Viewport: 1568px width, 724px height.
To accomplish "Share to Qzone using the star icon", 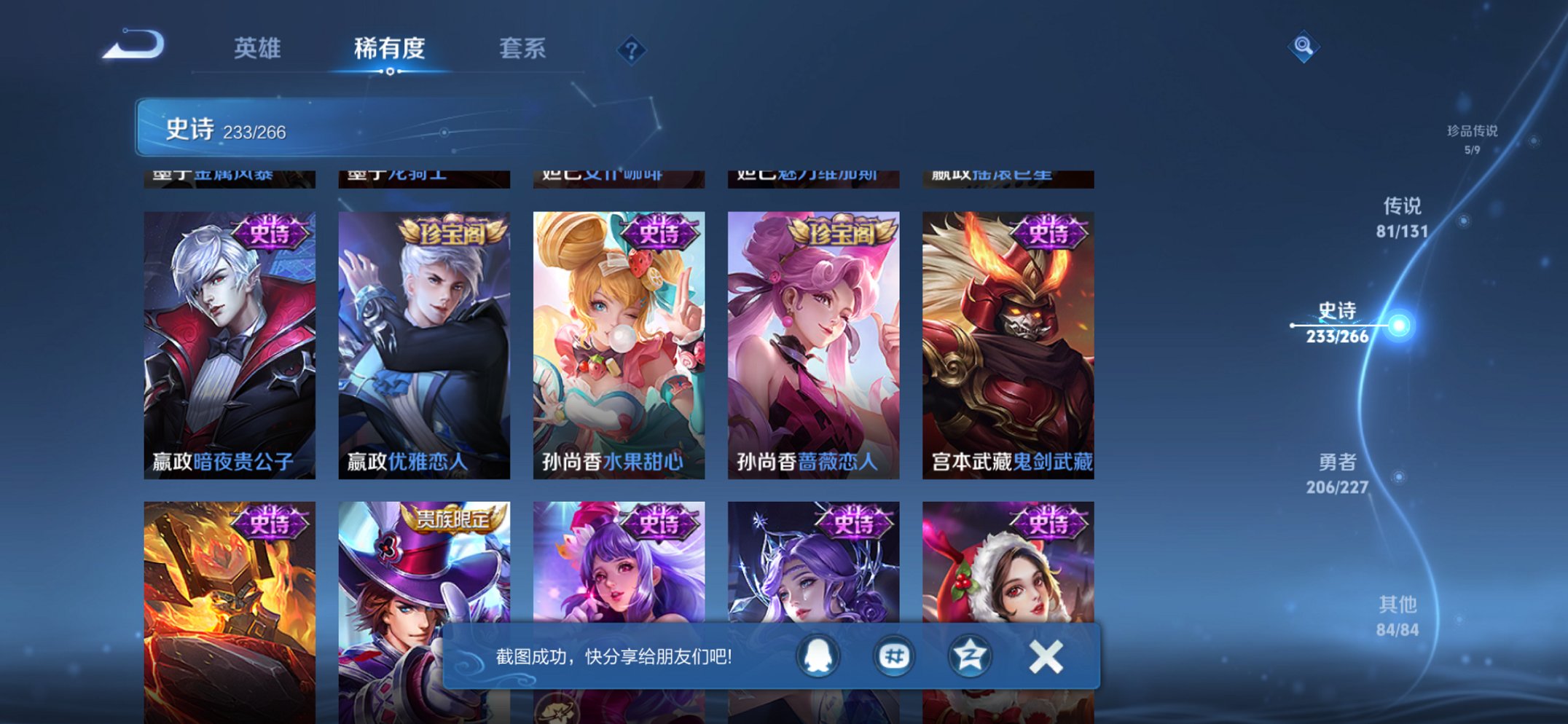I will click(970, 655).
